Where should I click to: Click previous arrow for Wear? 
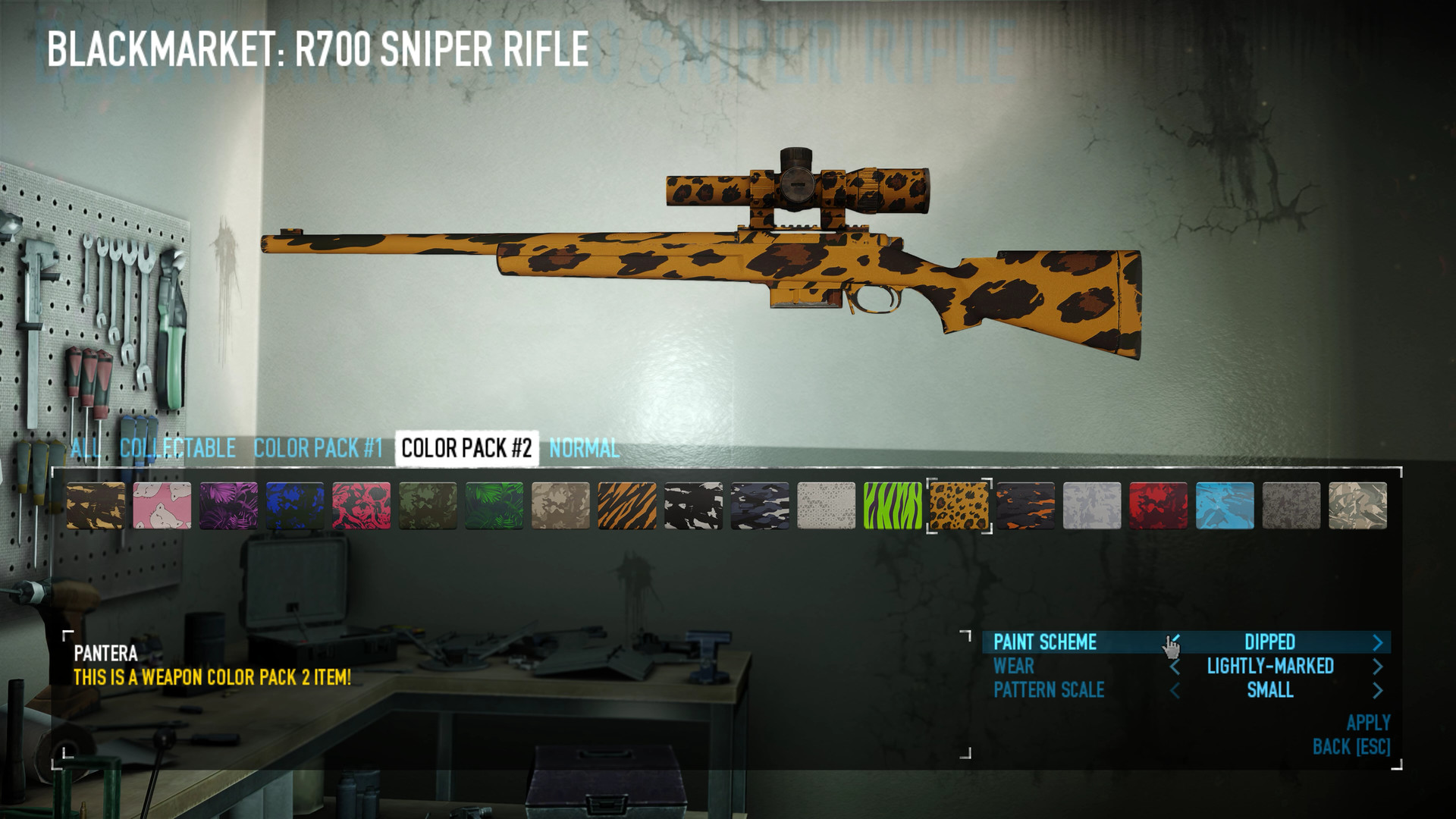pyautogui.click(x=1175, y=667)
